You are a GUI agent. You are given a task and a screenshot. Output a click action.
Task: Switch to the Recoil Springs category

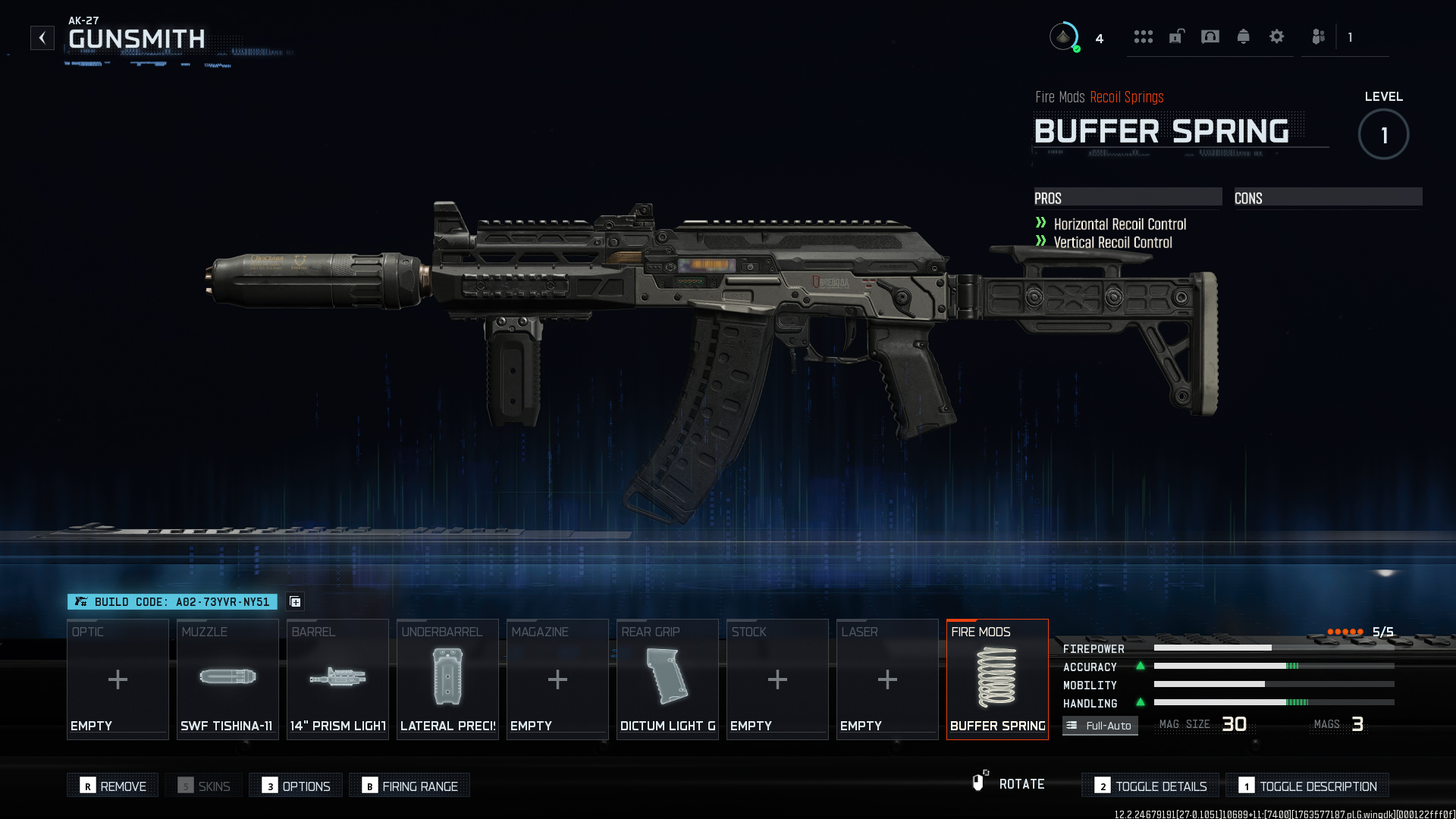point(1126,97)
